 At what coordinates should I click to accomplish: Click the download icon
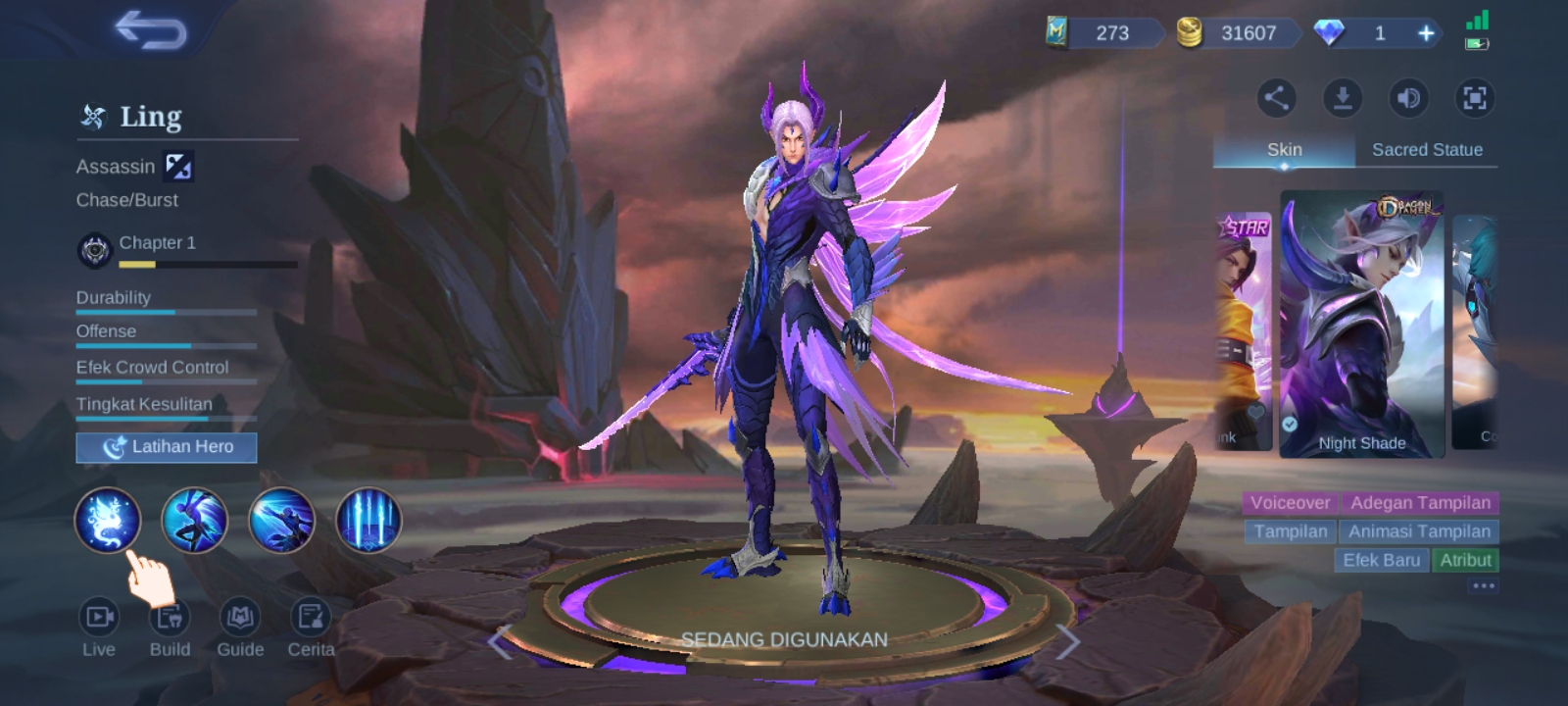point(1342,99)
